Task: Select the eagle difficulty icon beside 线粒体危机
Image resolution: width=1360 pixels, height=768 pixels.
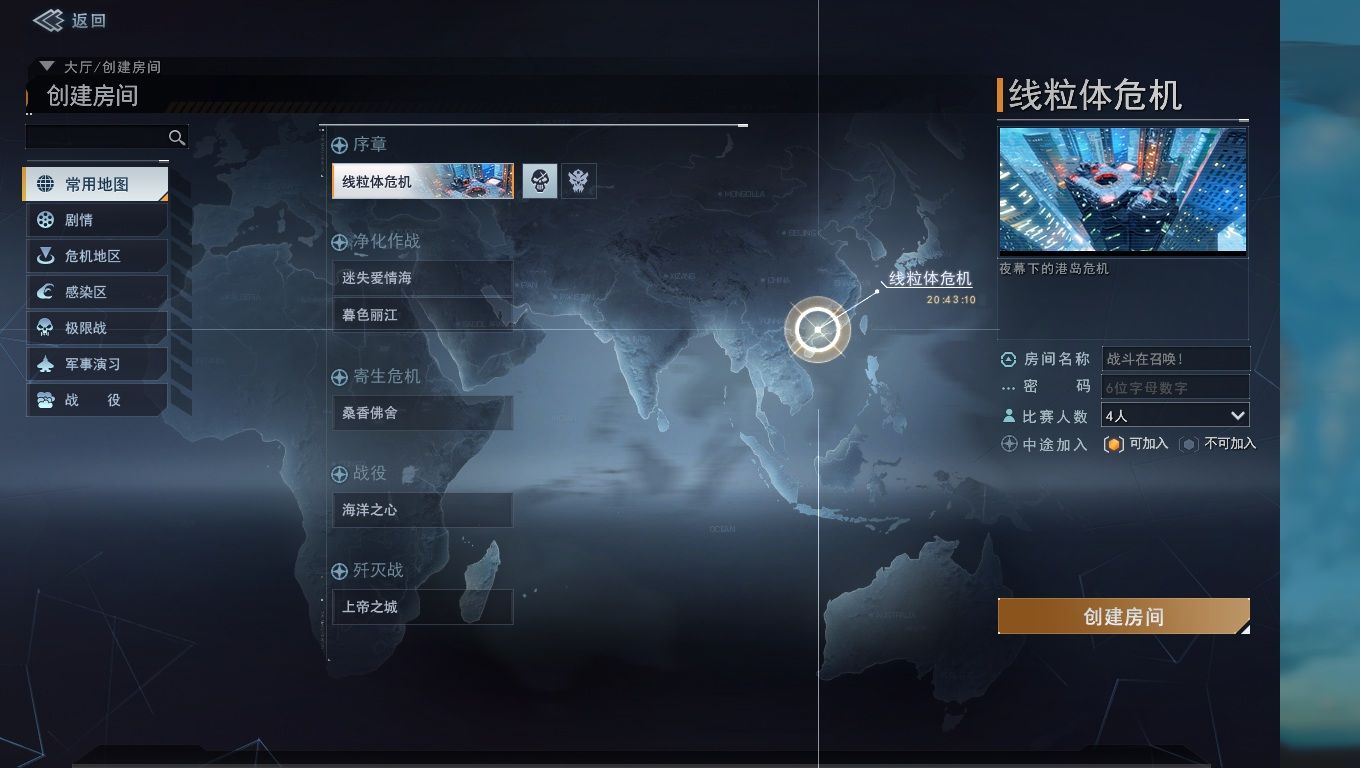Action: click(578, 181)
